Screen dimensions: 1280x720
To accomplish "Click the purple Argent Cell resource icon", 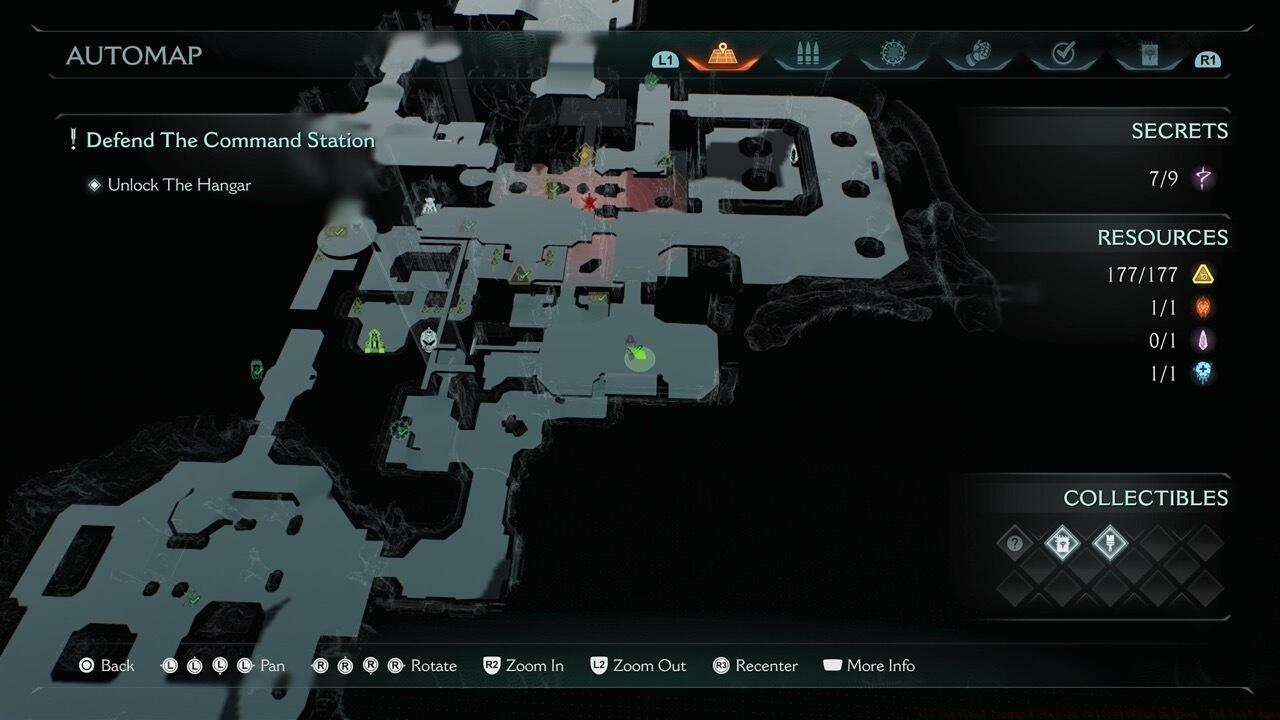I will coord(1202,340).
